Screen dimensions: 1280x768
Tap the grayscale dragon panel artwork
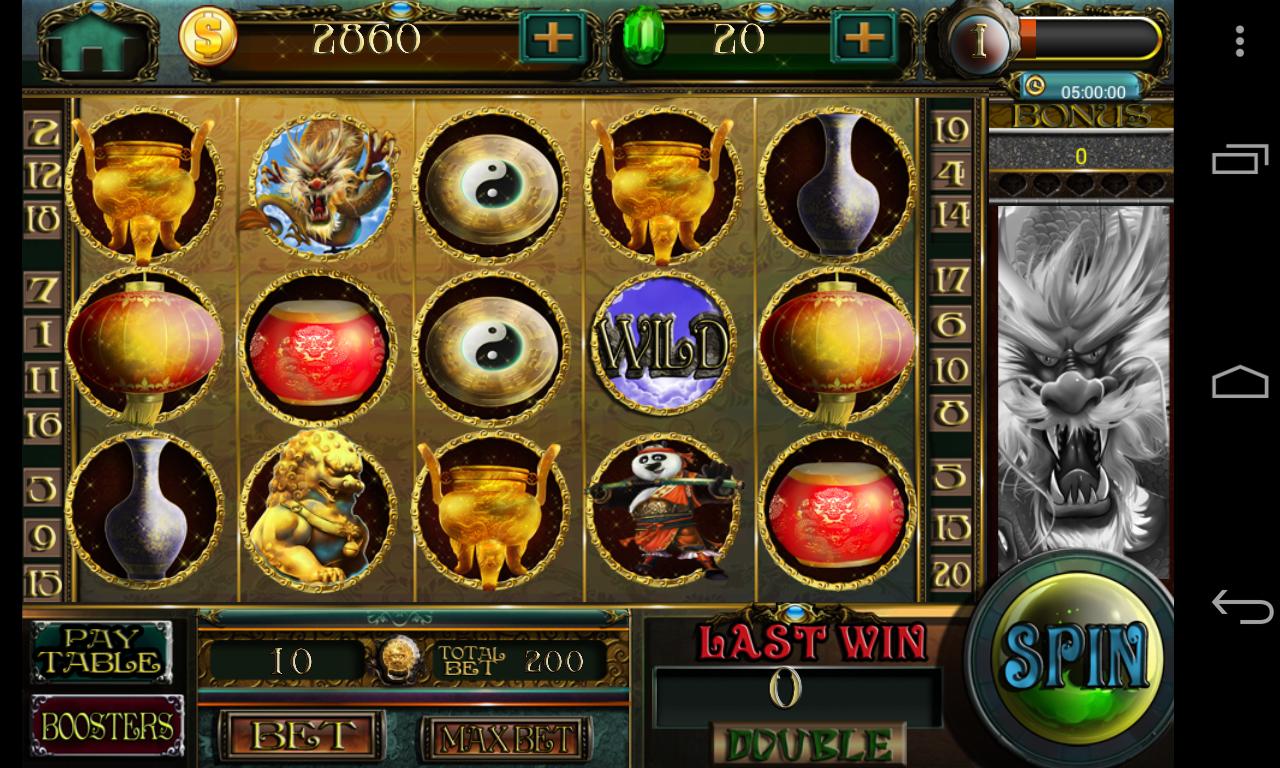click(1080, 390)
